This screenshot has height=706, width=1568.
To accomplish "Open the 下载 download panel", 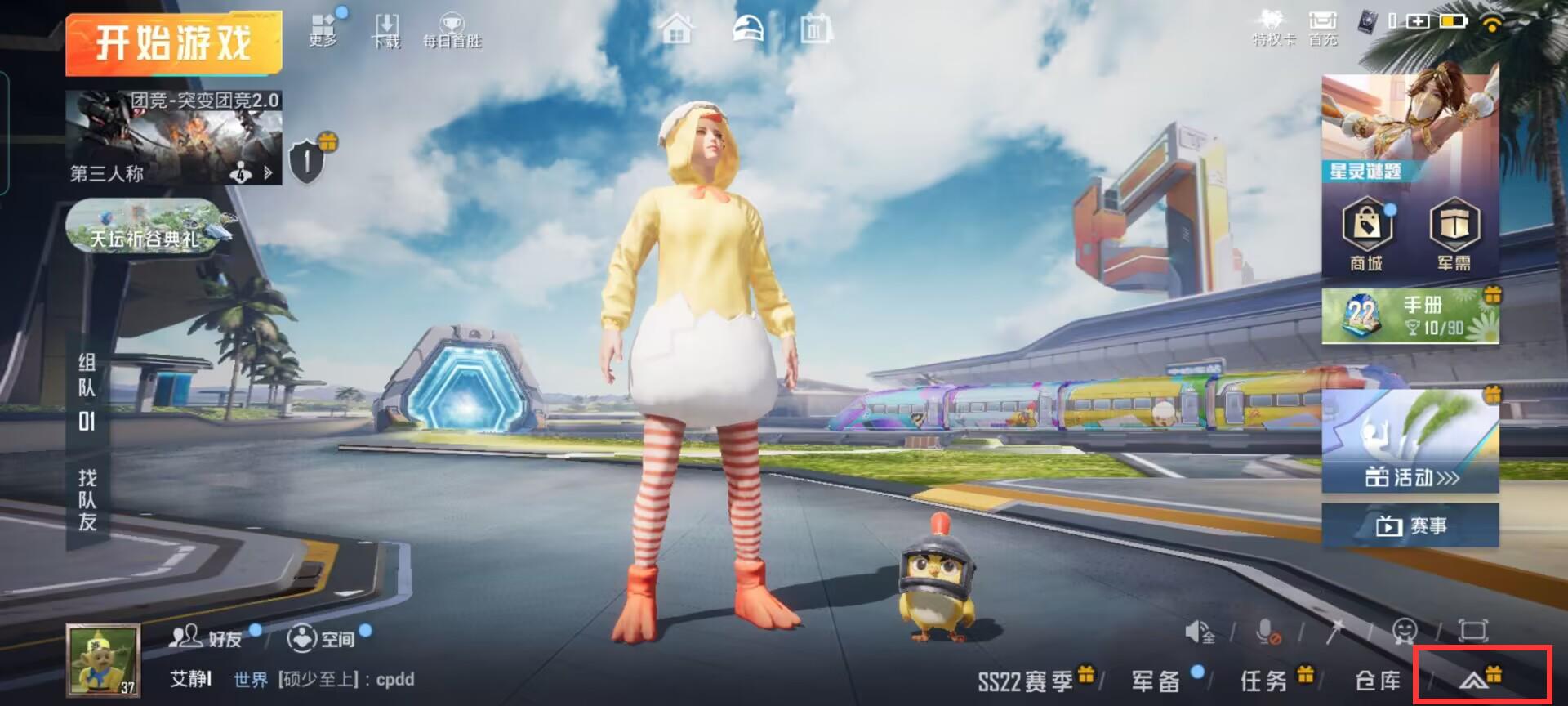I will pyautogui.click(x=386, y=31).
